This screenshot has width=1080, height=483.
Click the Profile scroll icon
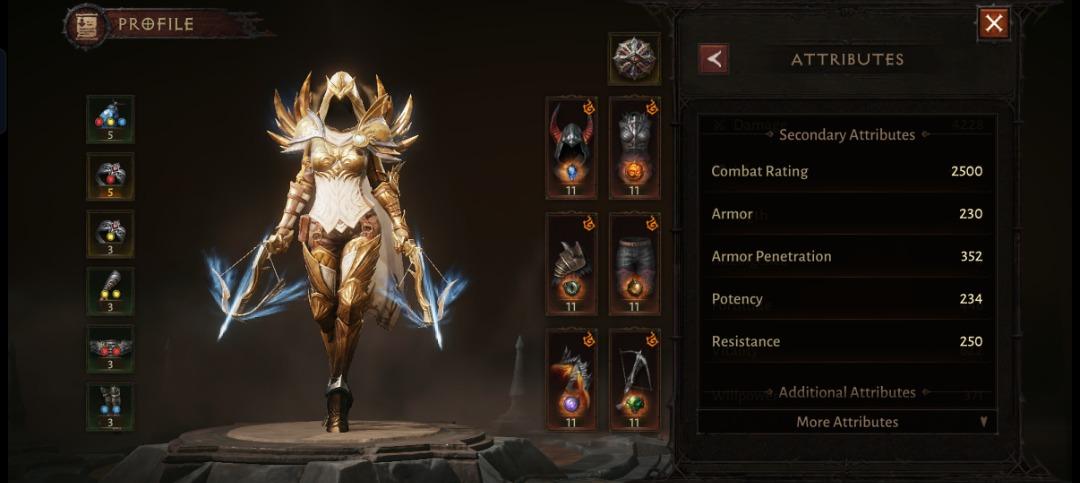(86, 25)
